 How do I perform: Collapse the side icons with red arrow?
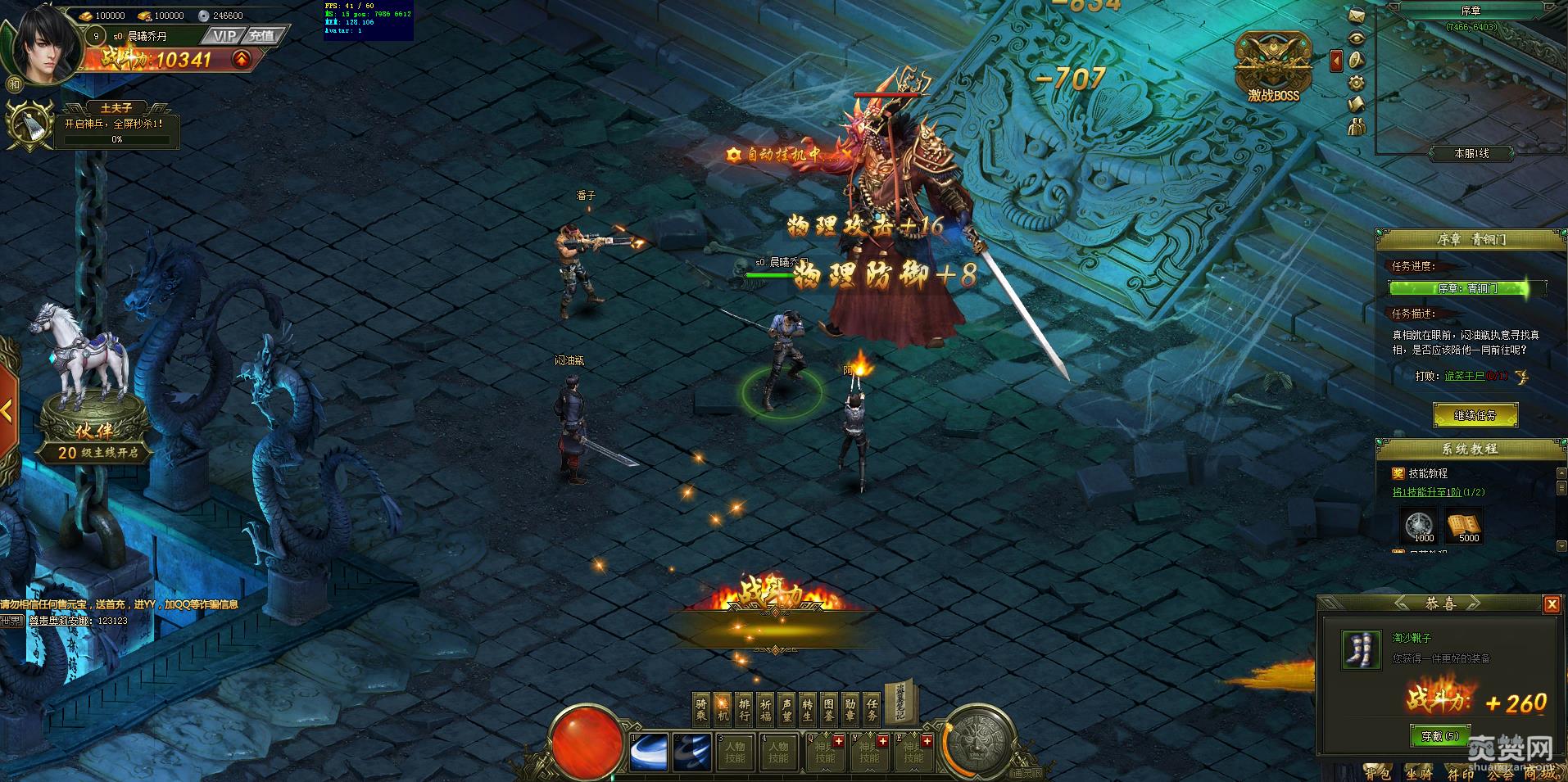[1336, 61]
